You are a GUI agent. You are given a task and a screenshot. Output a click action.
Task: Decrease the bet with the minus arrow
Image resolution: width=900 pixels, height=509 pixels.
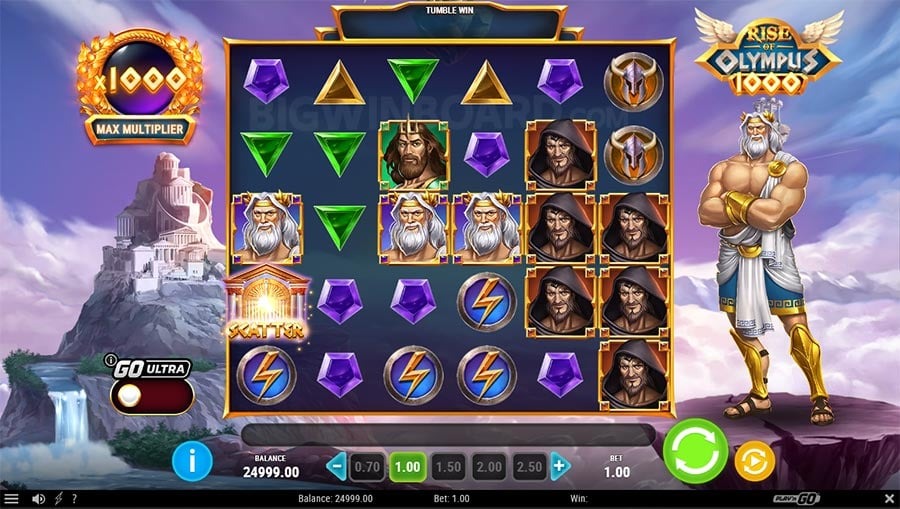pos(337,466)
